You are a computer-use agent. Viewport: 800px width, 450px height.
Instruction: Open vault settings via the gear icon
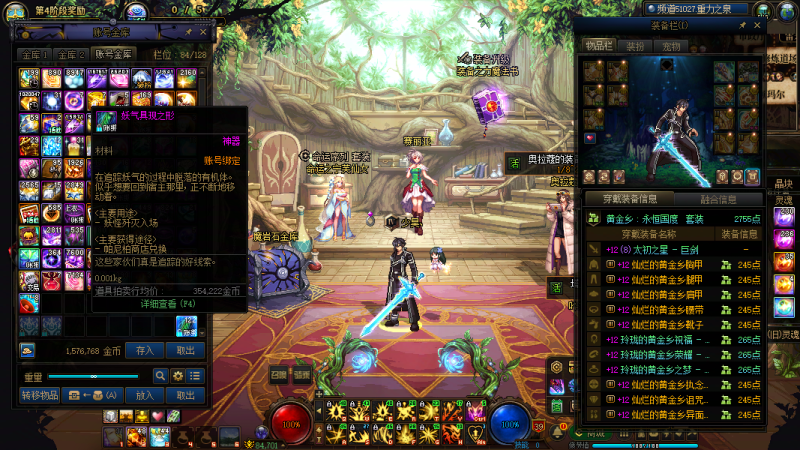coord(178,375)
